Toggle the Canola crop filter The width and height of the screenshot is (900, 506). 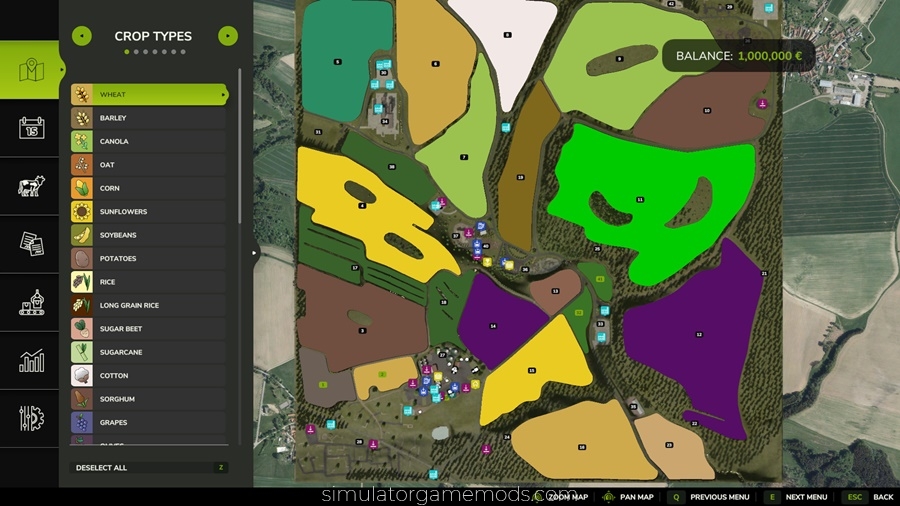point(150,141)
